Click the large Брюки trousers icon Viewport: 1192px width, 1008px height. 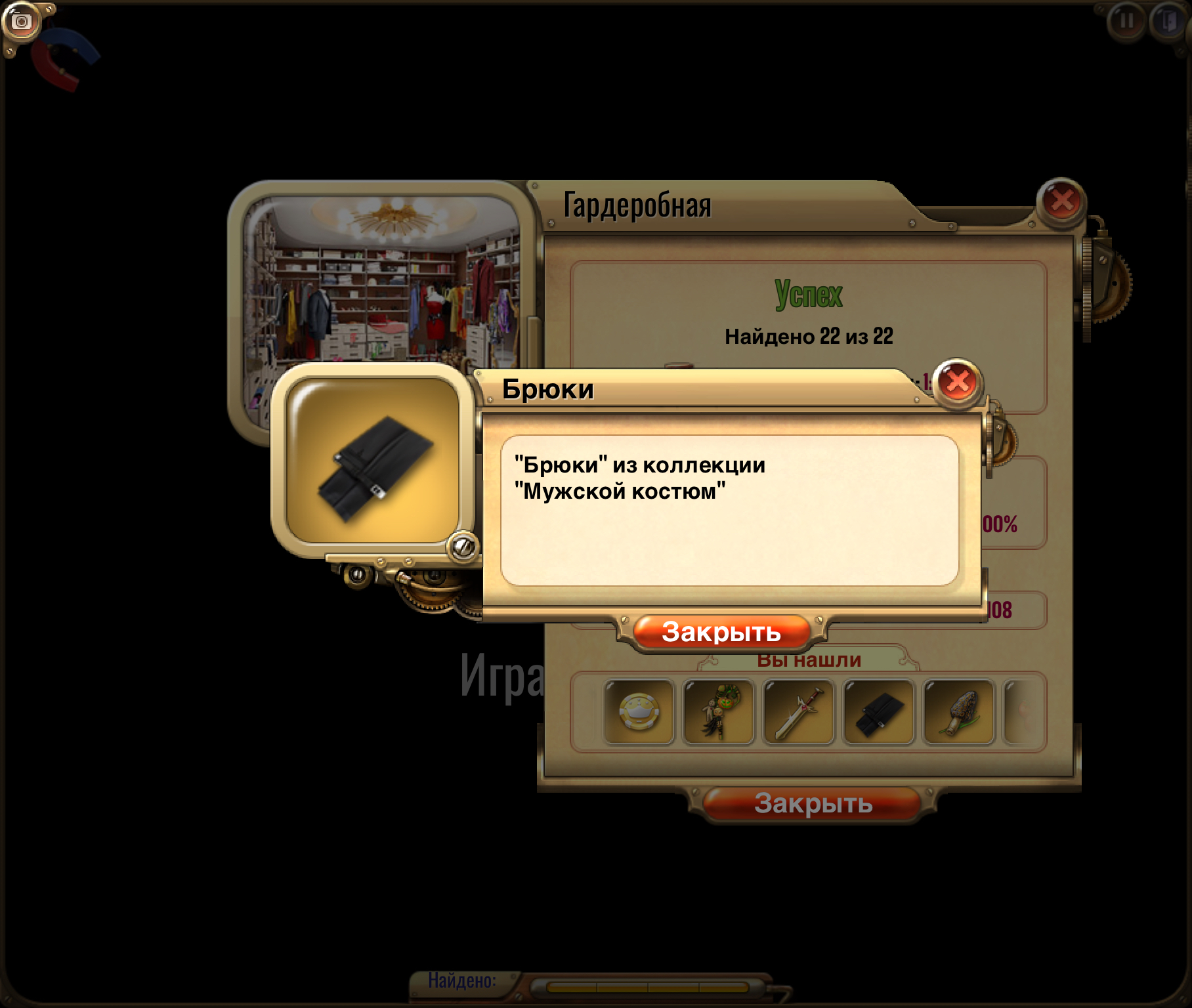(x=373, y=461)
